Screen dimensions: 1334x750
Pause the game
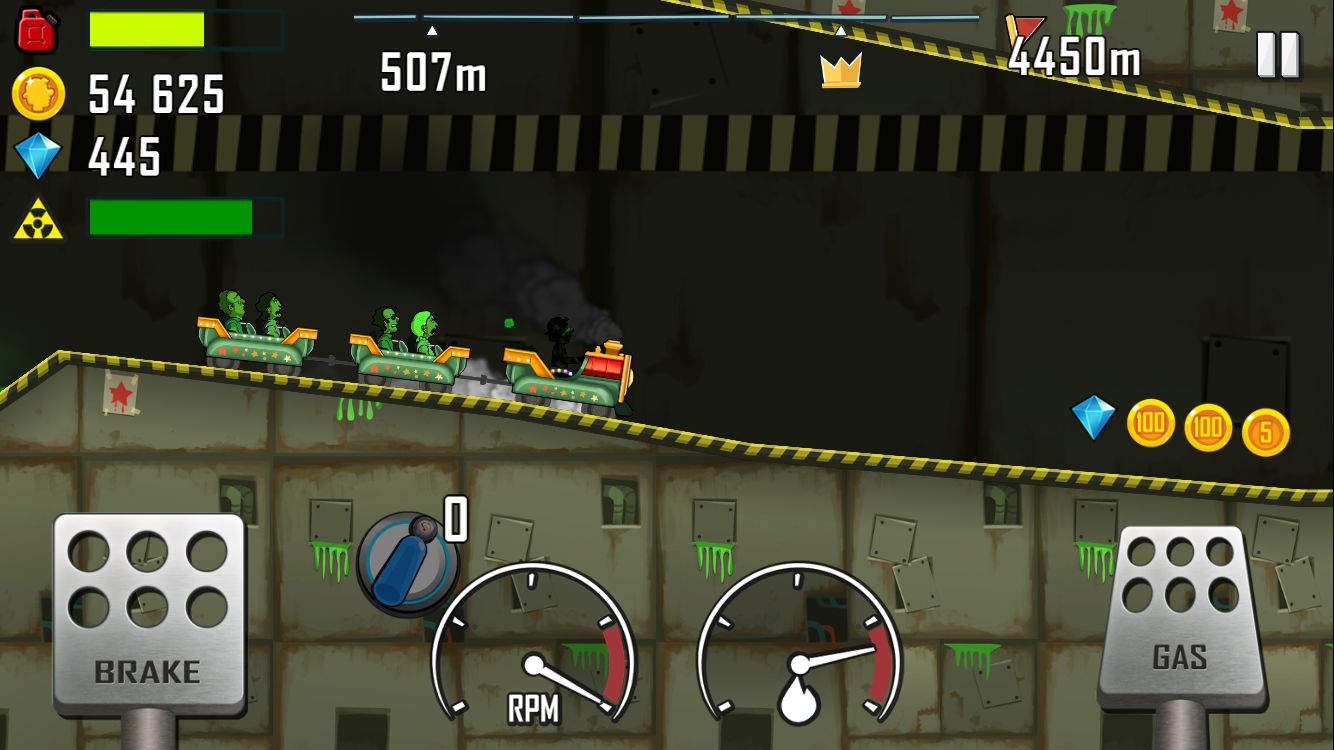pos(1278,55)
